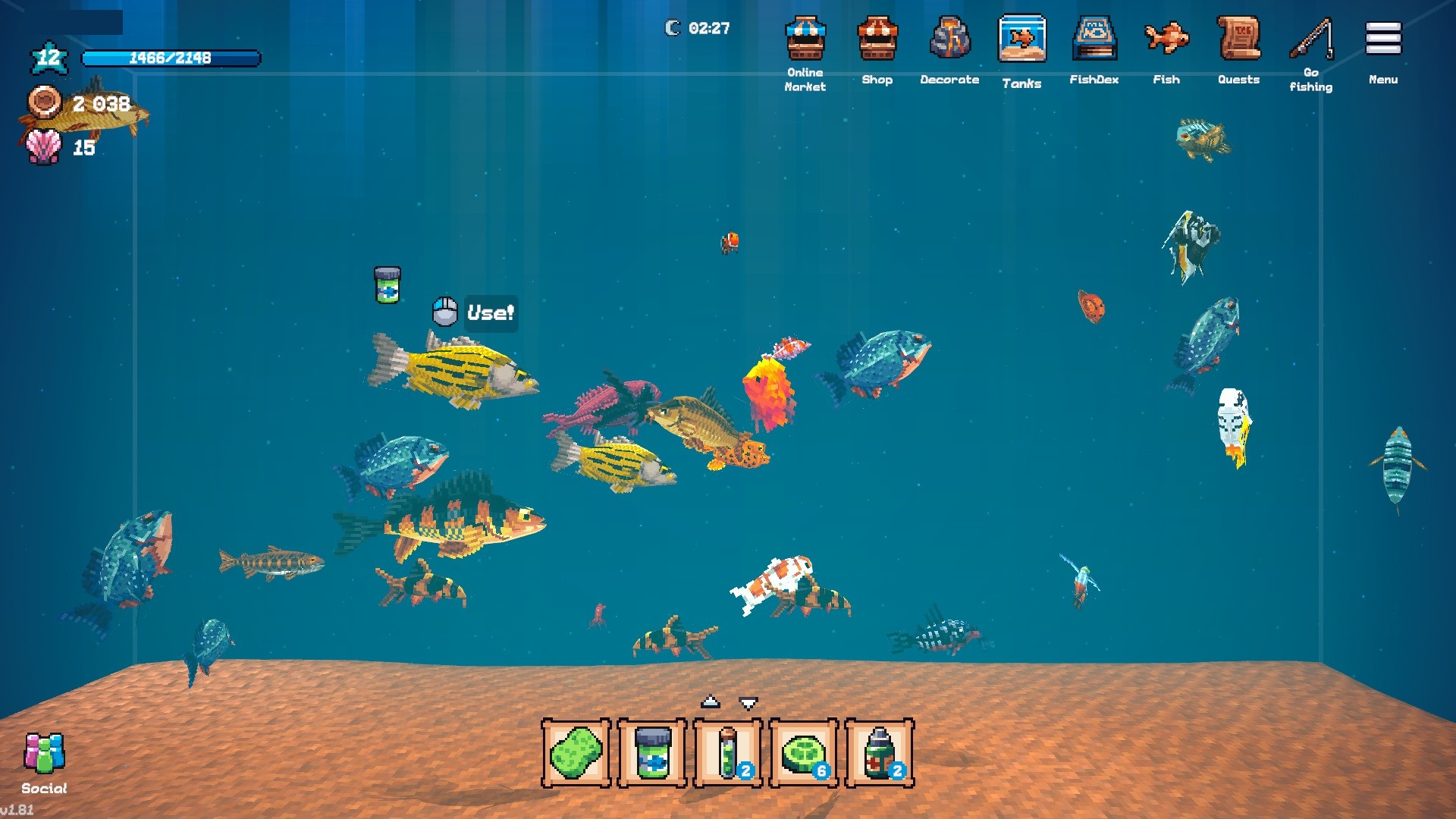The image size is (1456, 819).
Task: Click the hotbar up arrow
Action: tap(710, 701)
